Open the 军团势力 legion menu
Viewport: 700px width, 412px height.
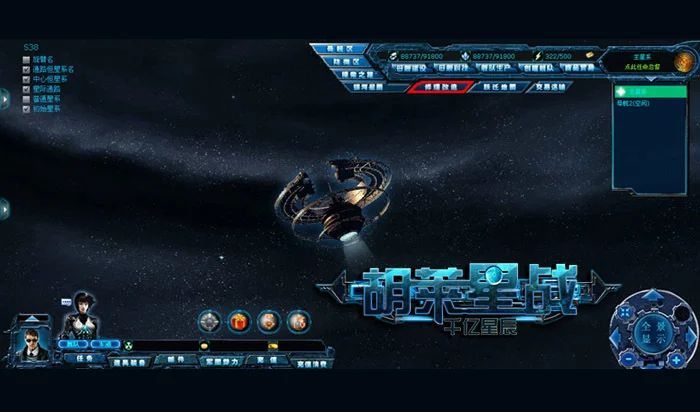[222, 361]
